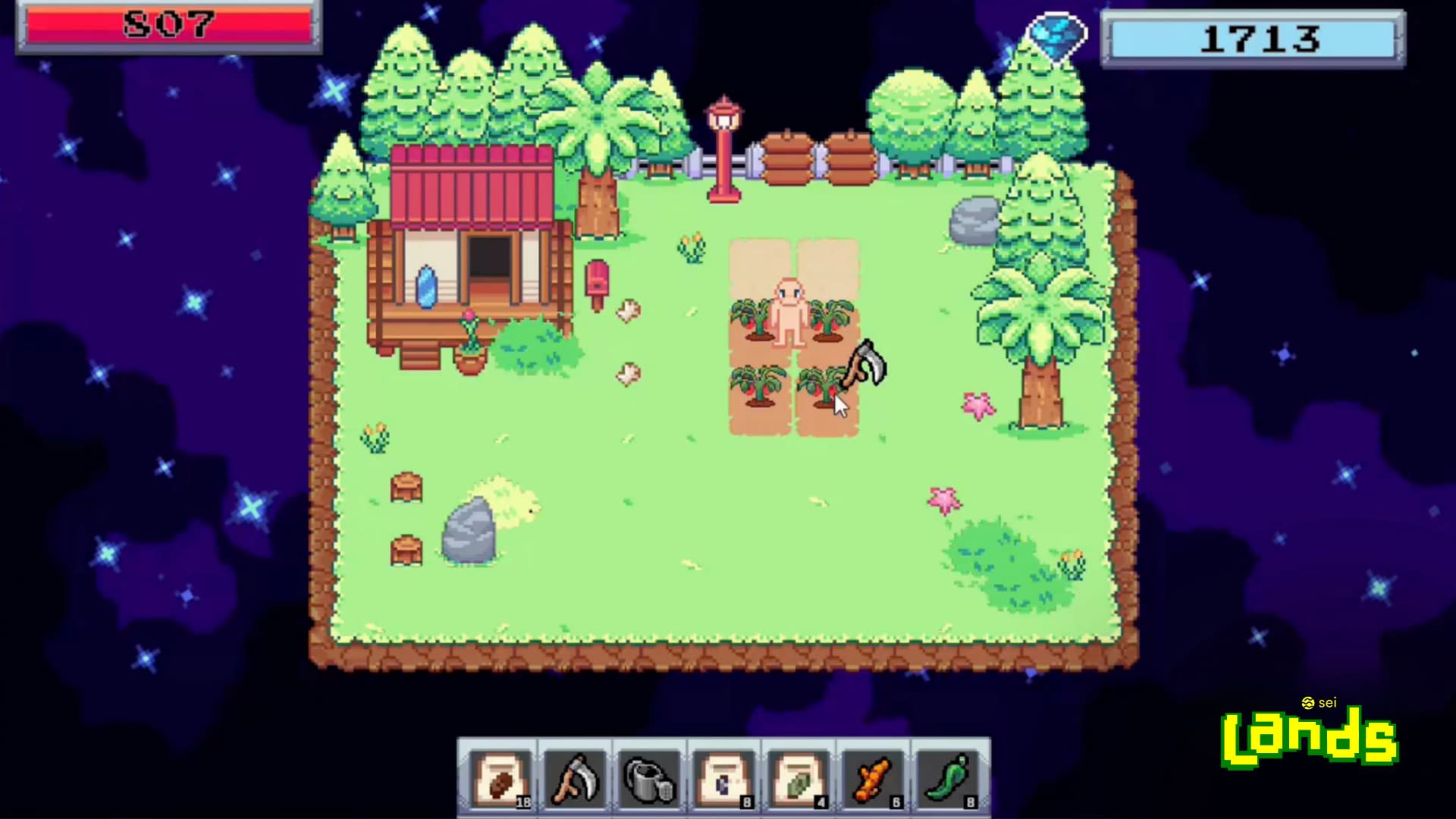This screenshot has width=1456, height=819.
Task: Select the green seed bag in the hotbar
Action: pyautogui.click(x=798, y=777)
